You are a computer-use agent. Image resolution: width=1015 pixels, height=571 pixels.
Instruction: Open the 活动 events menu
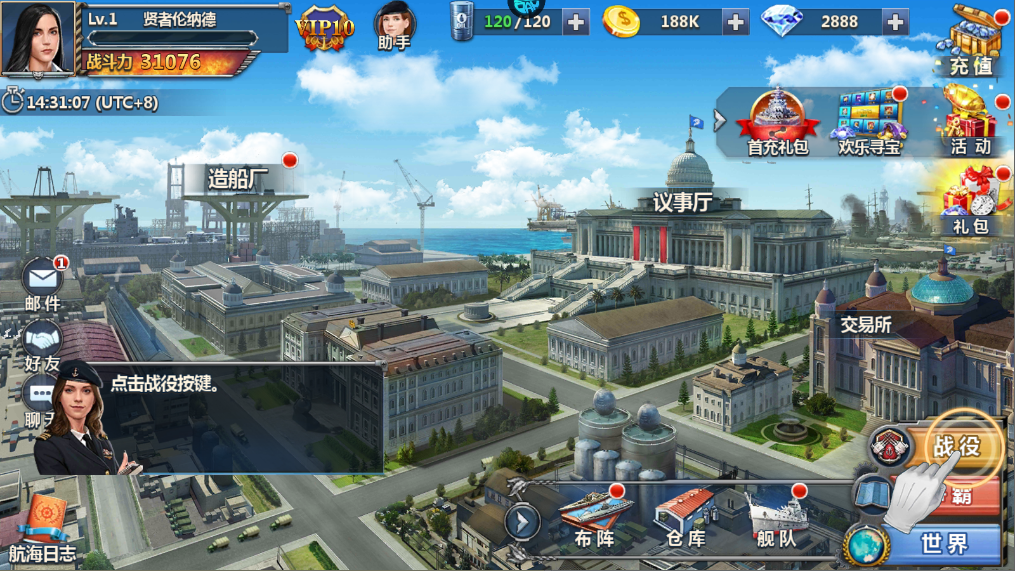[969, 122]
